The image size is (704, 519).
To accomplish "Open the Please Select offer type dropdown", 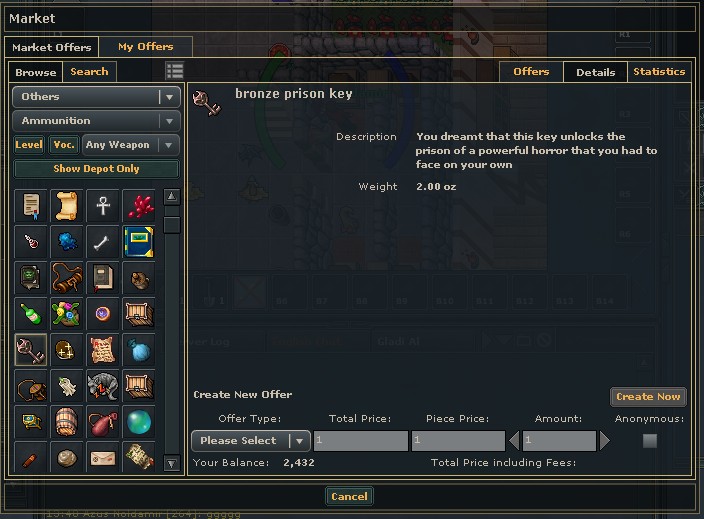I will click(250, 441).
